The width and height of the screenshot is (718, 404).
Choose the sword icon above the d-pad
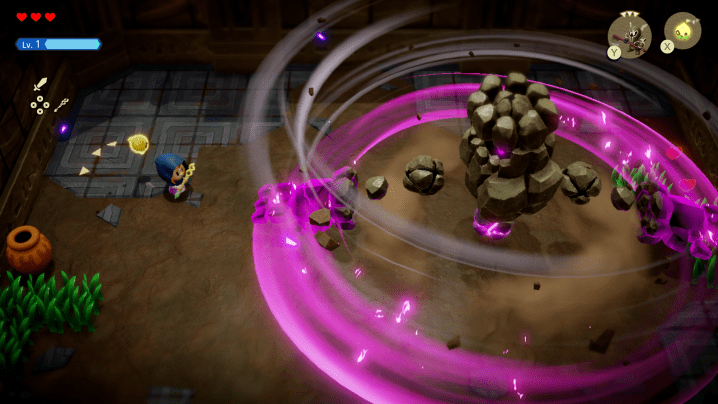point(41,85)
